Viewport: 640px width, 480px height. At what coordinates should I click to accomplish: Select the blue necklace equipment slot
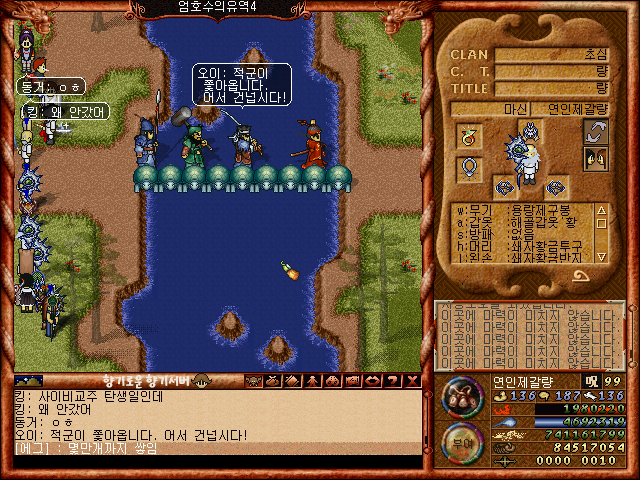coord(469,168)
